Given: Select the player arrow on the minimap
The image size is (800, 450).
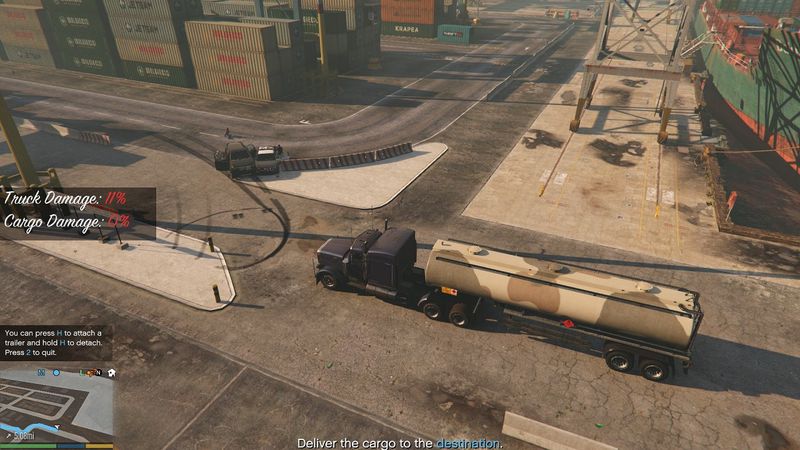Looking at the screenshot, I should [x=57, y=426].
